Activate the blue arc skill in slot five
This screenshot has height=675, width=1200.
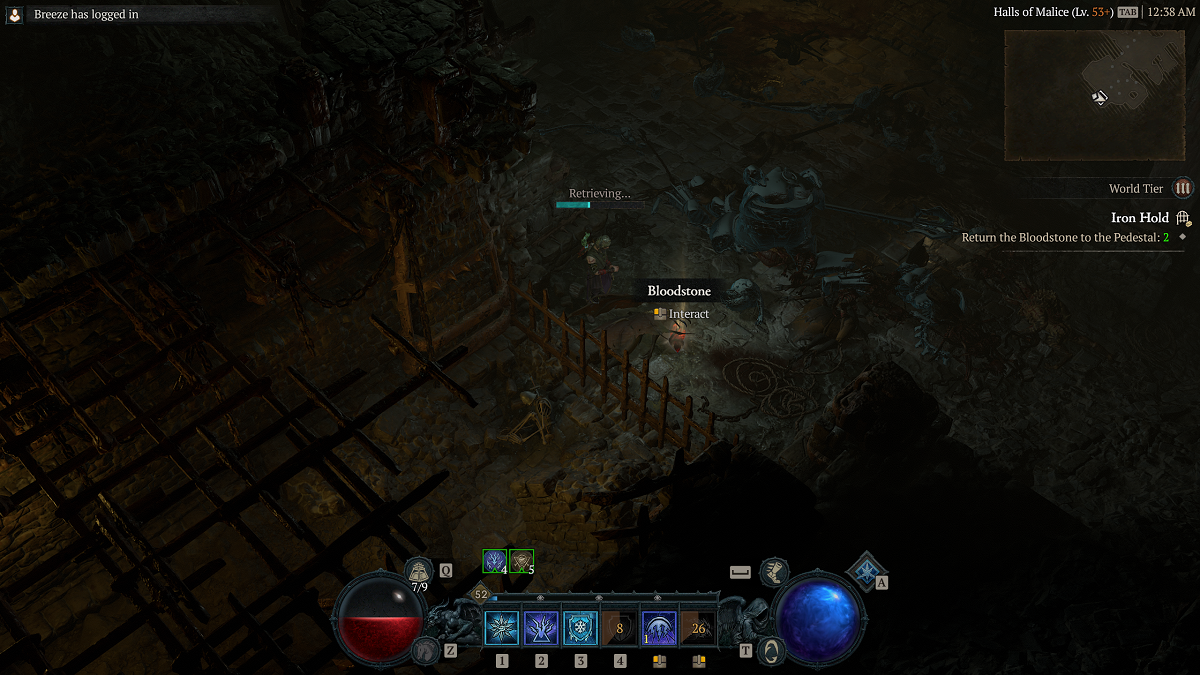tap(659, 628)
